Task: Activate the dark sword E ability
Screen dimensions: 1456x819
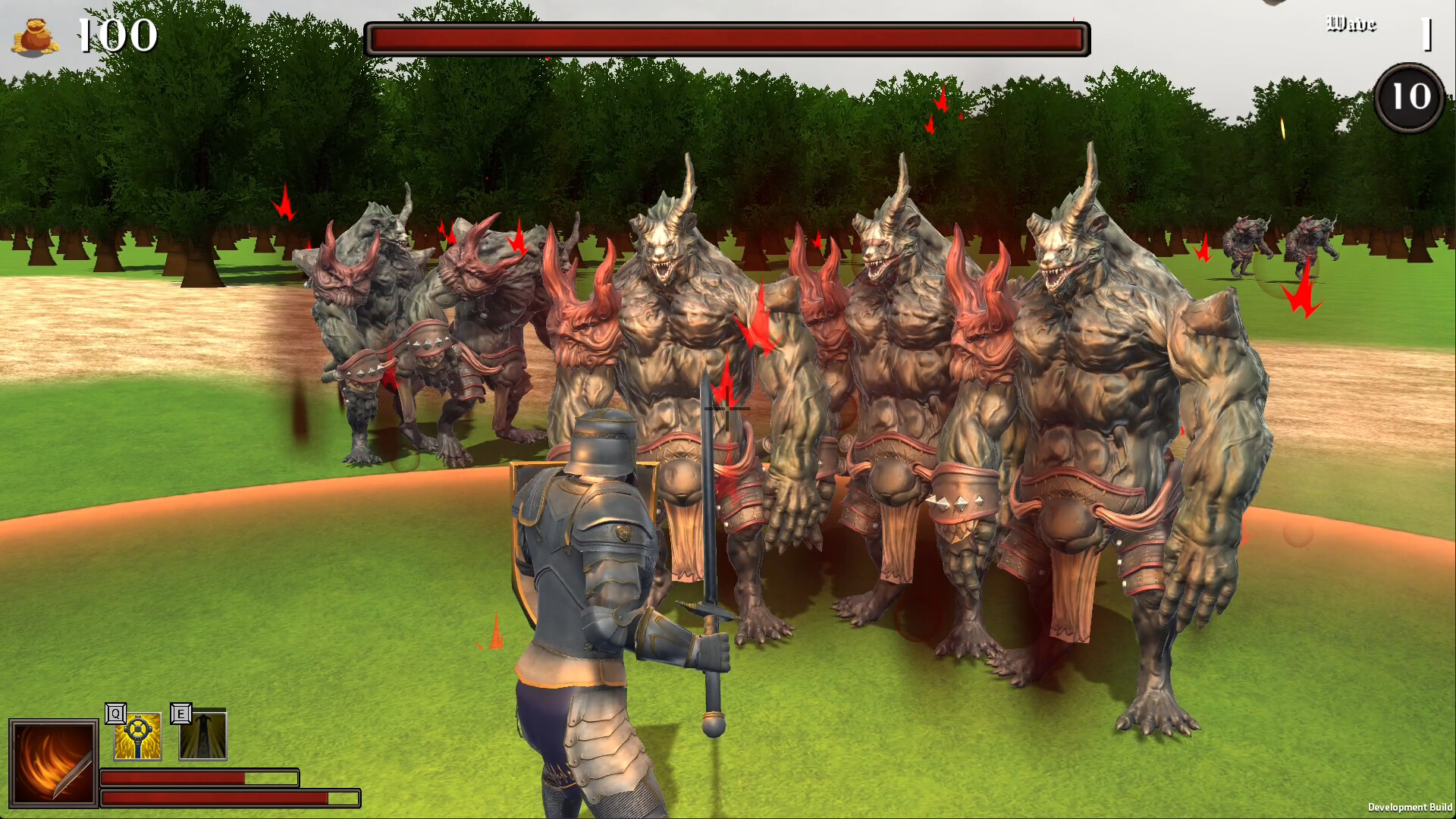Action: click(203, 734)
